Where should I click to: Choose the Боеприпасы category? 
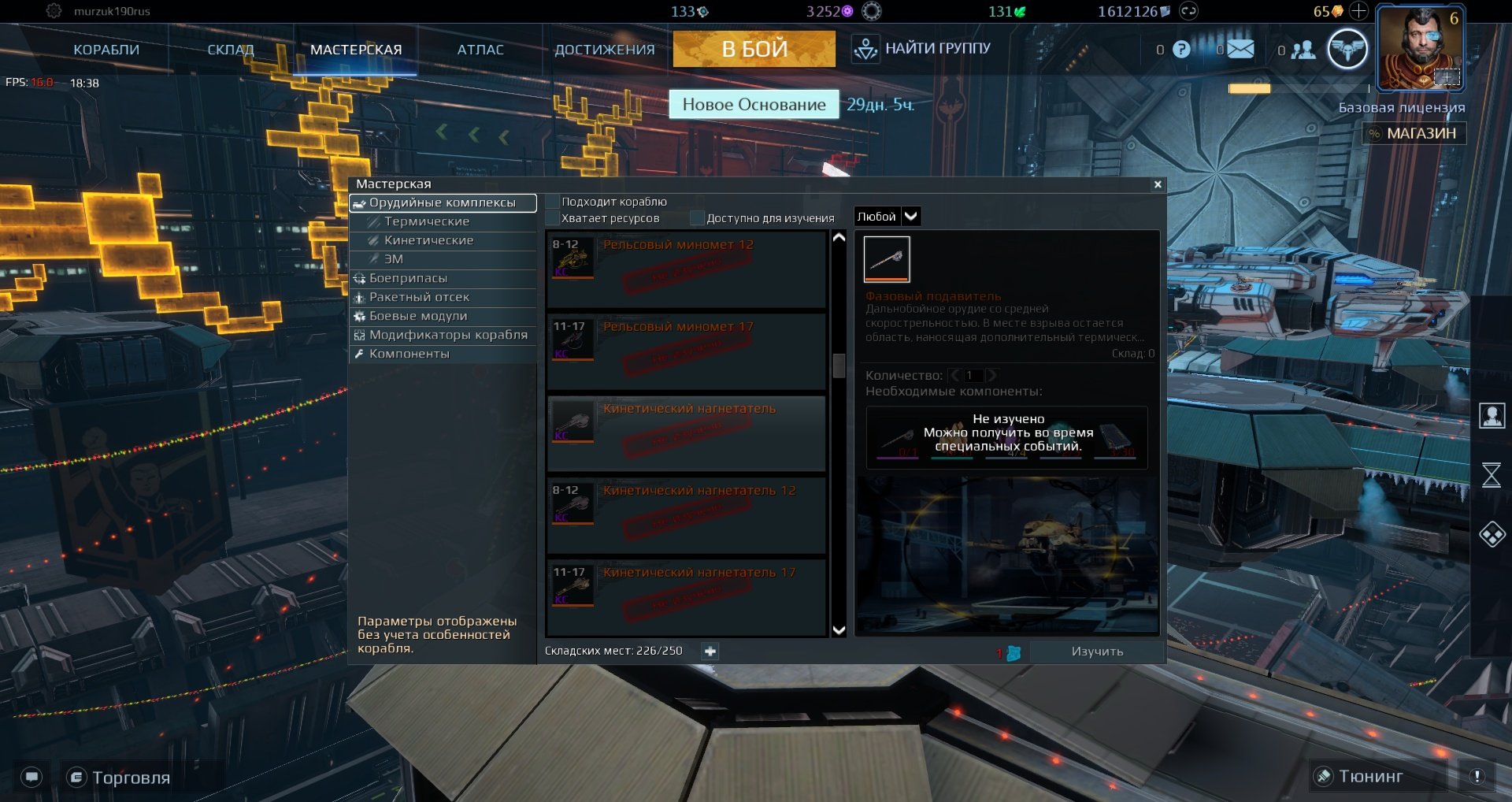(408, 278)
